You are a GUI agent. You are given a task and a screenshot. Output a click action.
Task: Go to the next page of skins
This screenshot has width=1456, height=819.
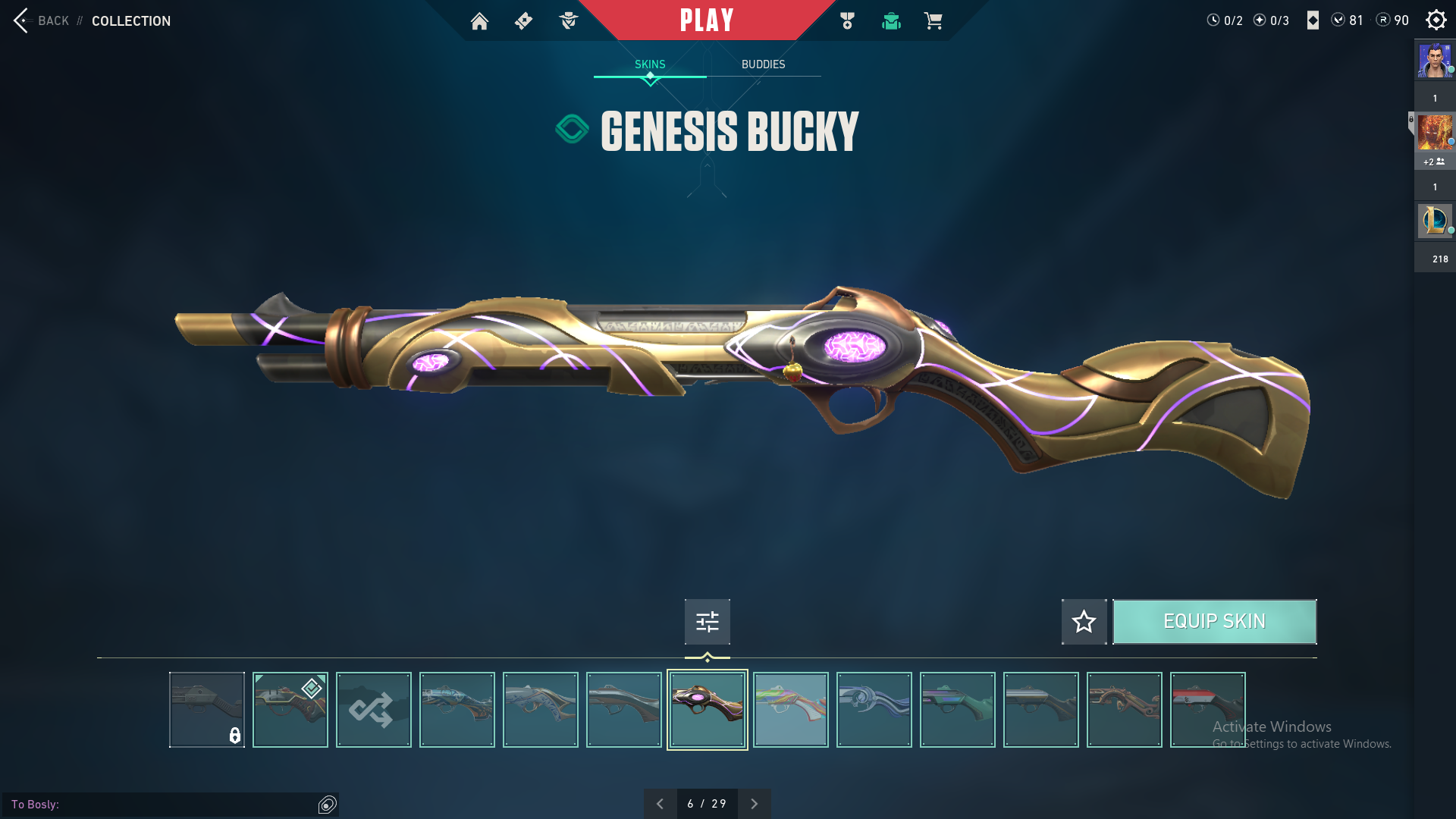pos(754,804)
